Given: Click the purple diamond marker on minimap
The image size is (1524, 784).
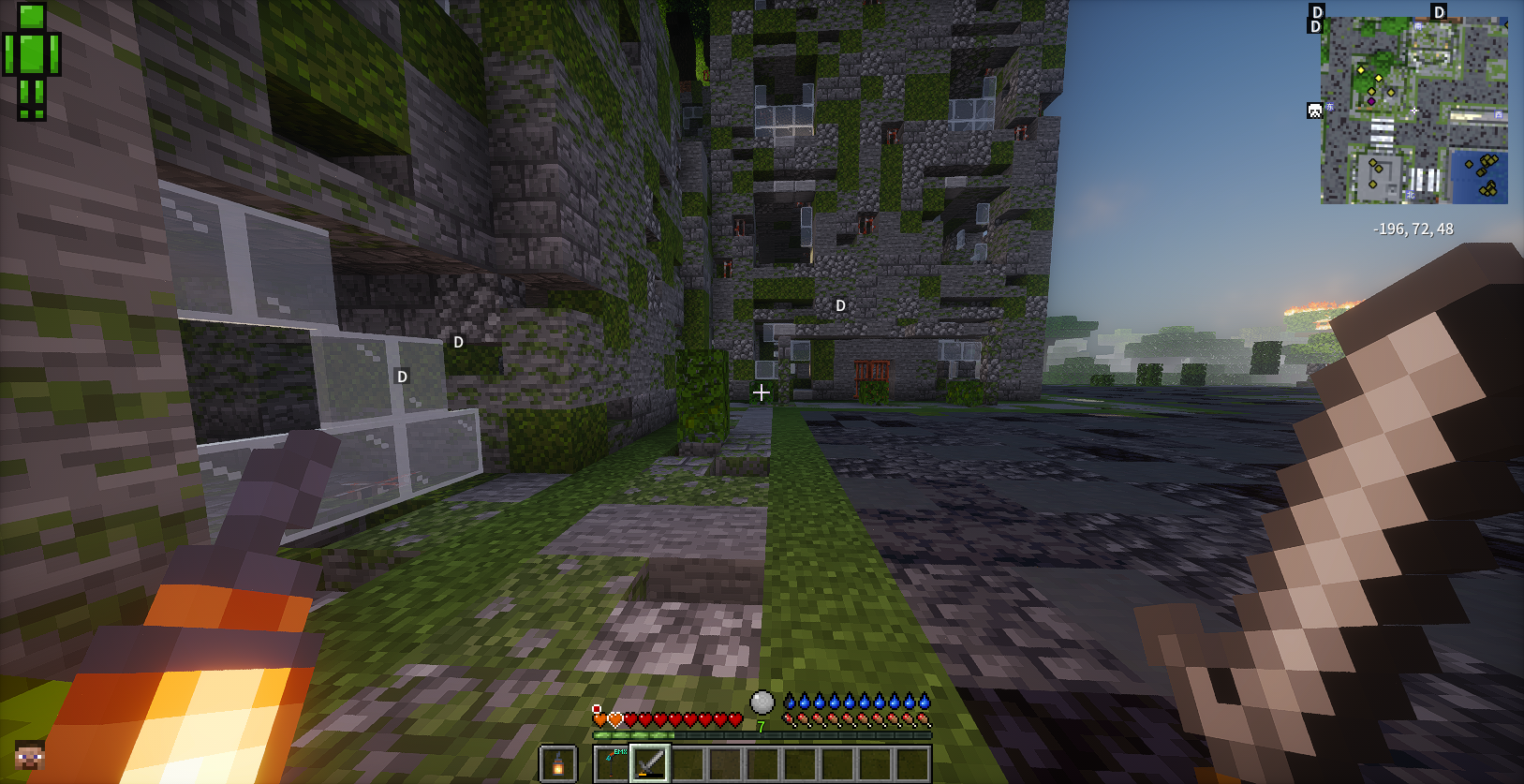Looking at the screenshot, I should 1371,101.
